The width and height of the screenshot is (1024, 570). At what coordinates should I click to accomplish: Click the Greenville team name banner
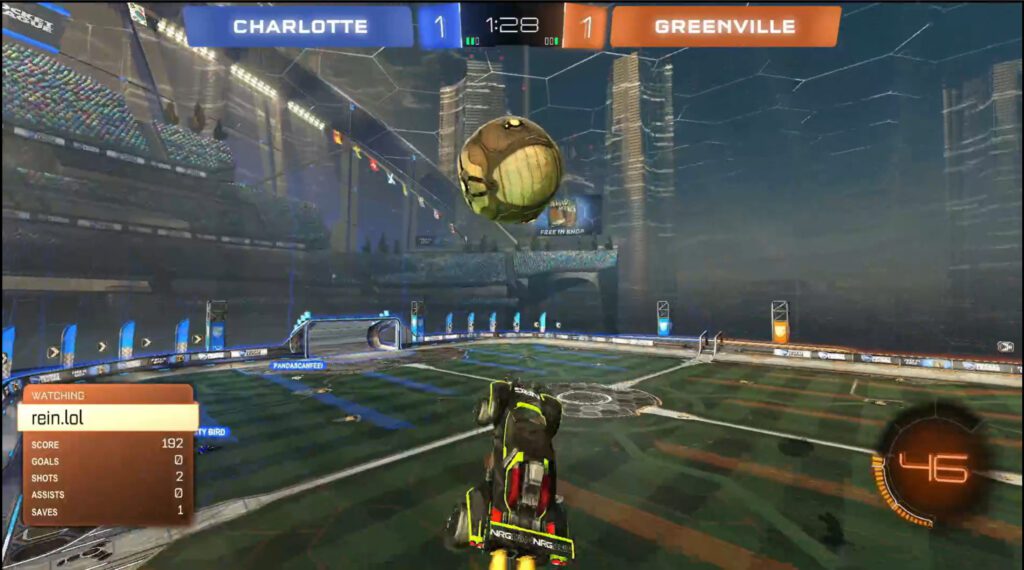724,27
